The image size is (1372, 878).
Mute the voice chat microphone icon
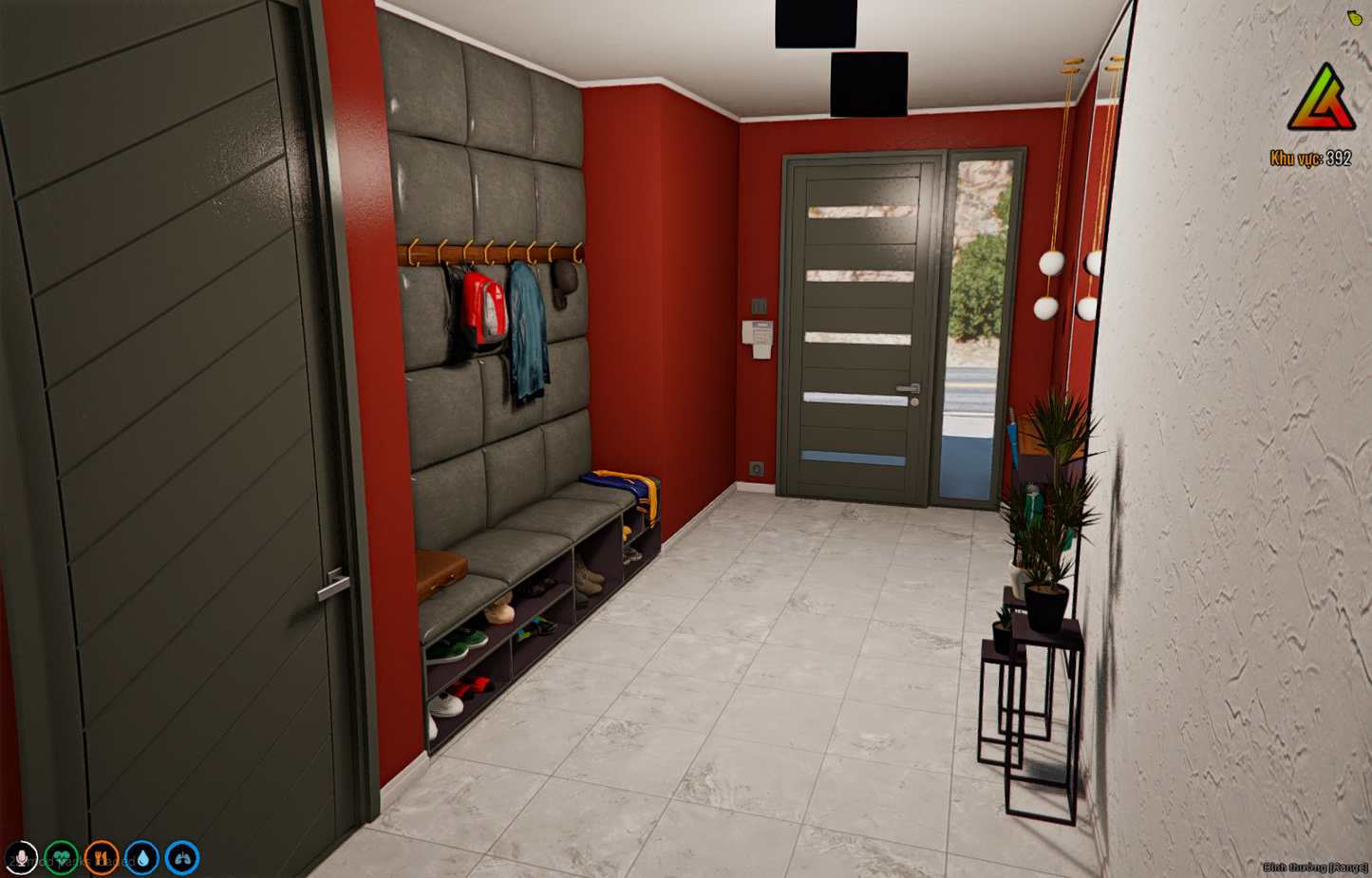(x=22, y=857)
